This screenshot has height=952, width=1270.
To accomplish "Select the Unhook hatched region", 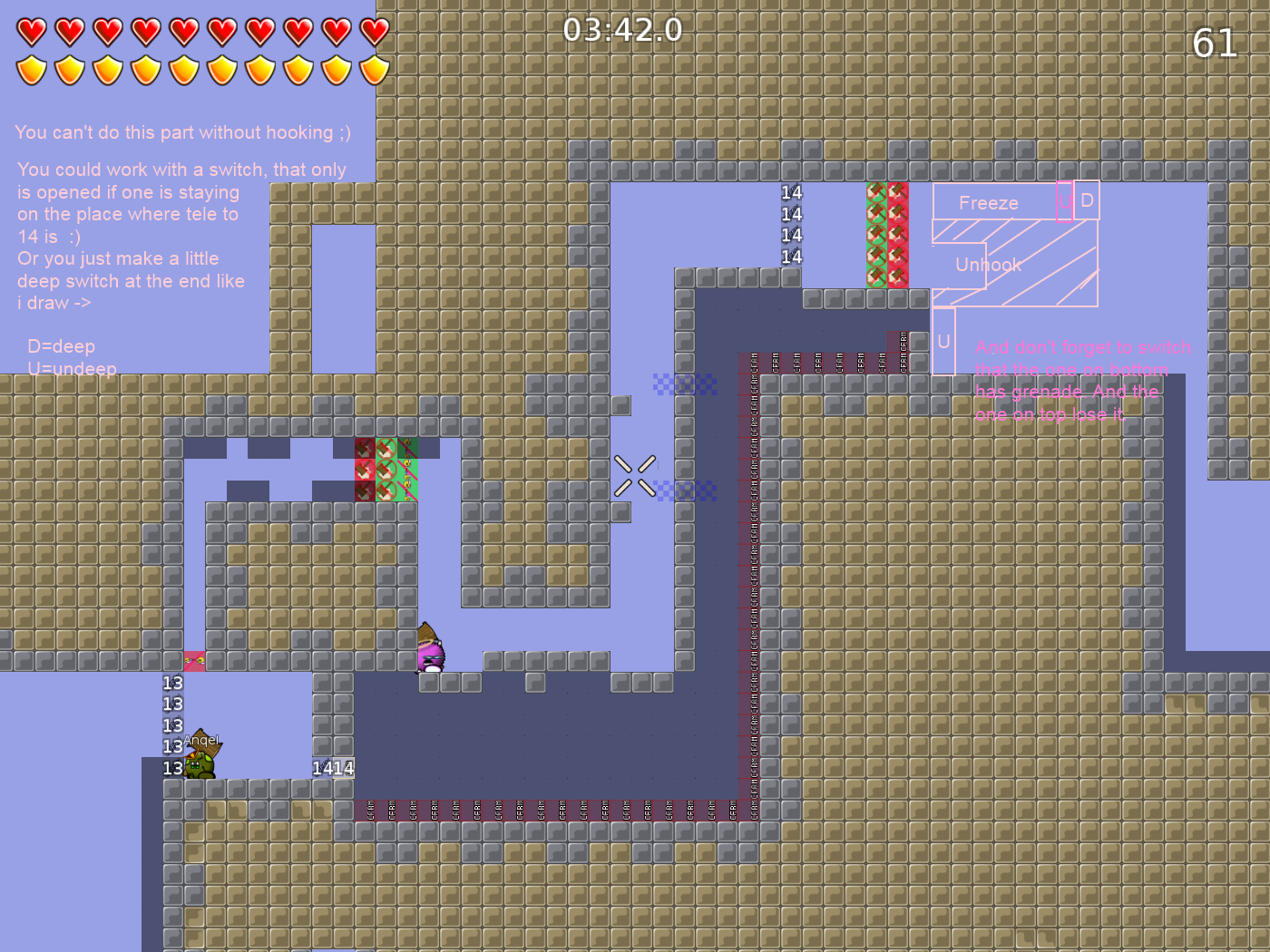I will (989, 265).
